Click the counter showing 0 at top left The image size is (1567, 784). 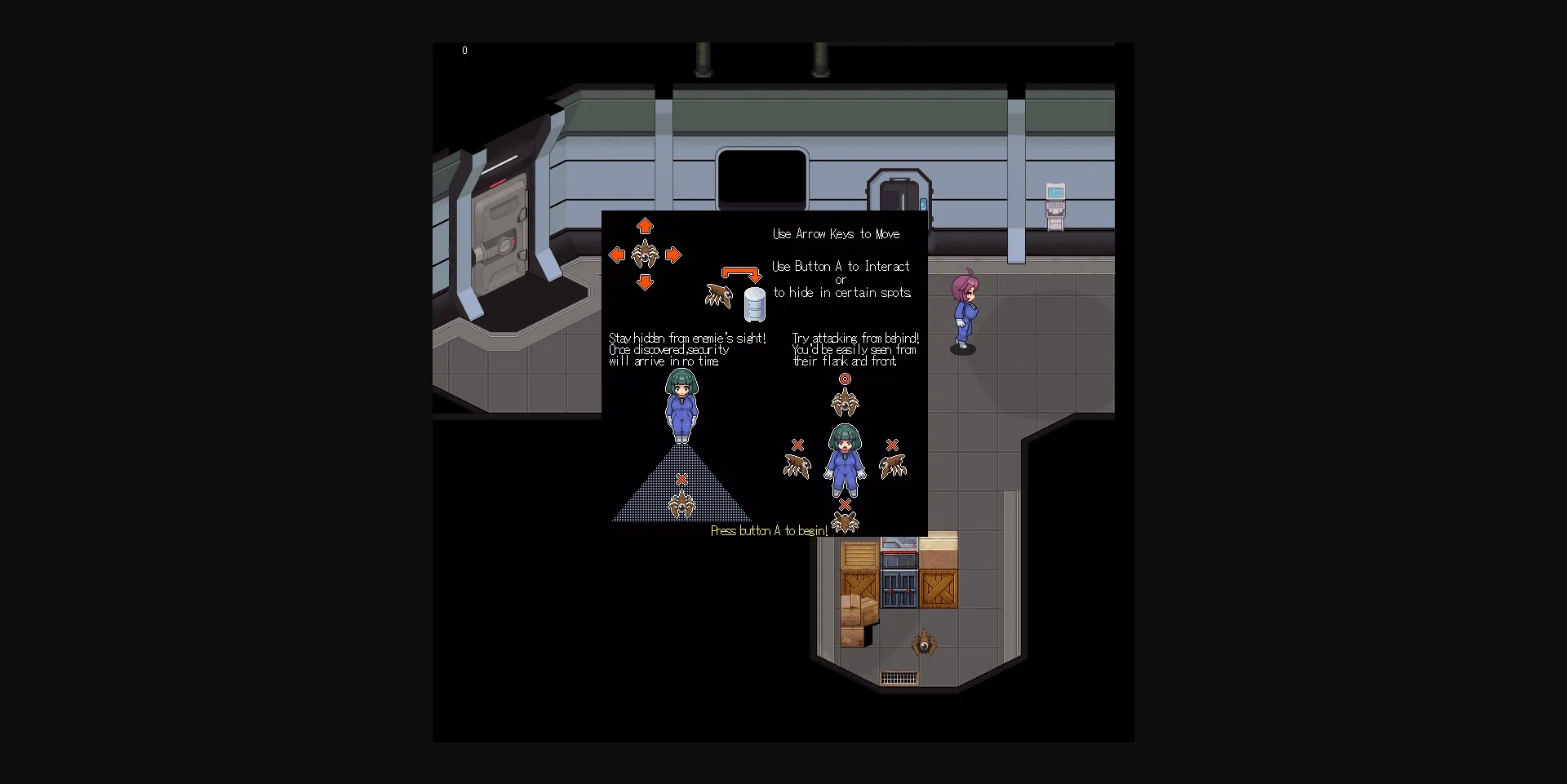tap(464, 50)
